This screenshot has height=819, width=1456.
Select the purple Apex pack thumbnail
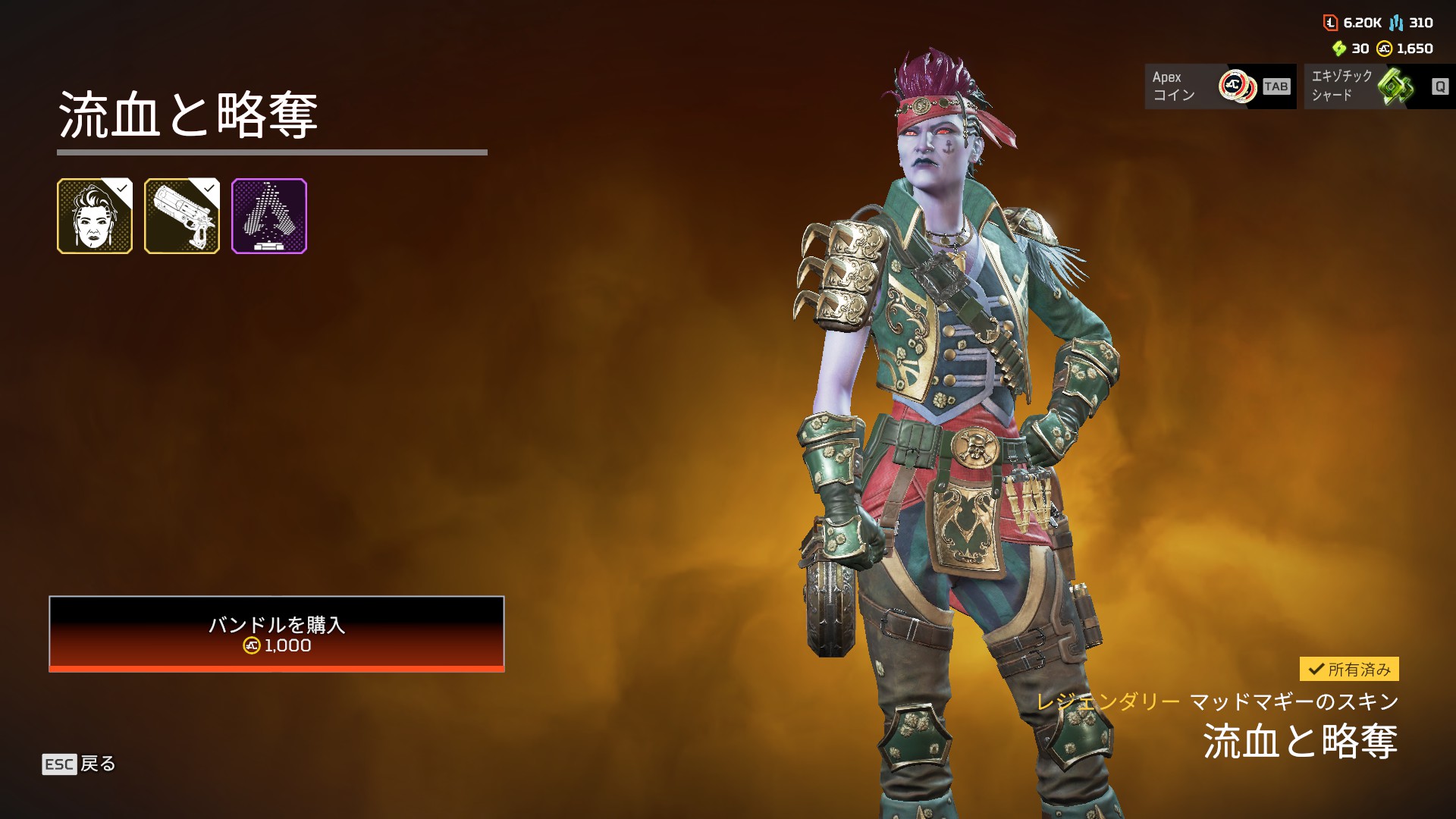point(269,216)
